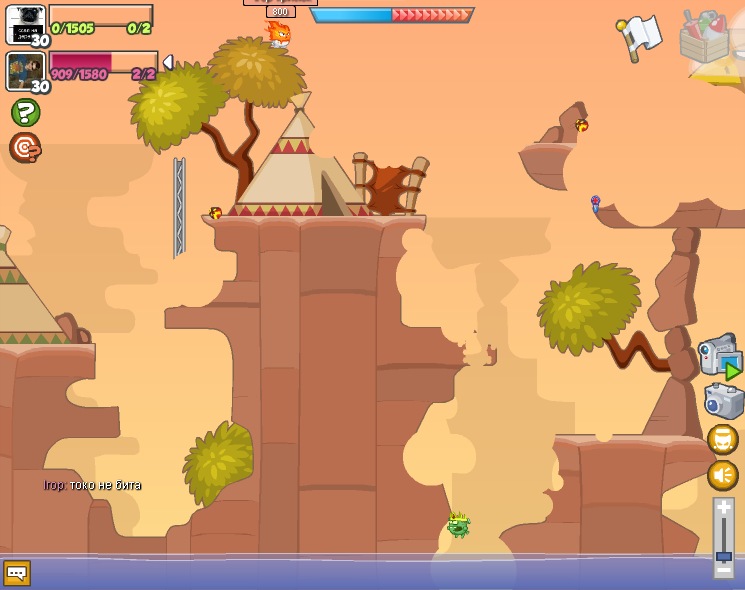Open the chat with the speech bubble button
The height and width of the screenshot is (590, 745).
tap(17, 573)
